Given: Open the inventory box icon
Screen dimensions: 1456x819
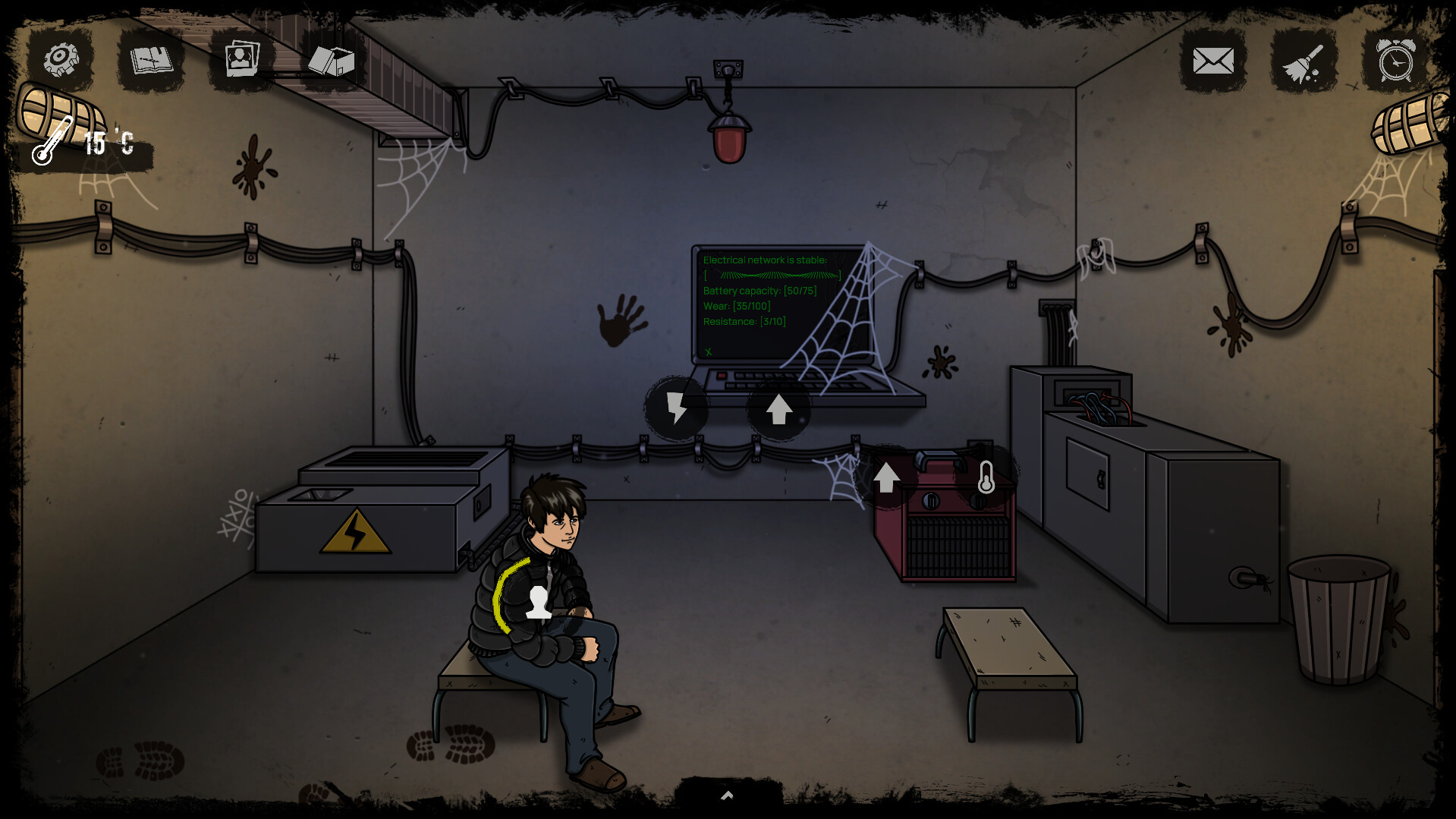Looking at the screenshot, I should coord(332,61).
